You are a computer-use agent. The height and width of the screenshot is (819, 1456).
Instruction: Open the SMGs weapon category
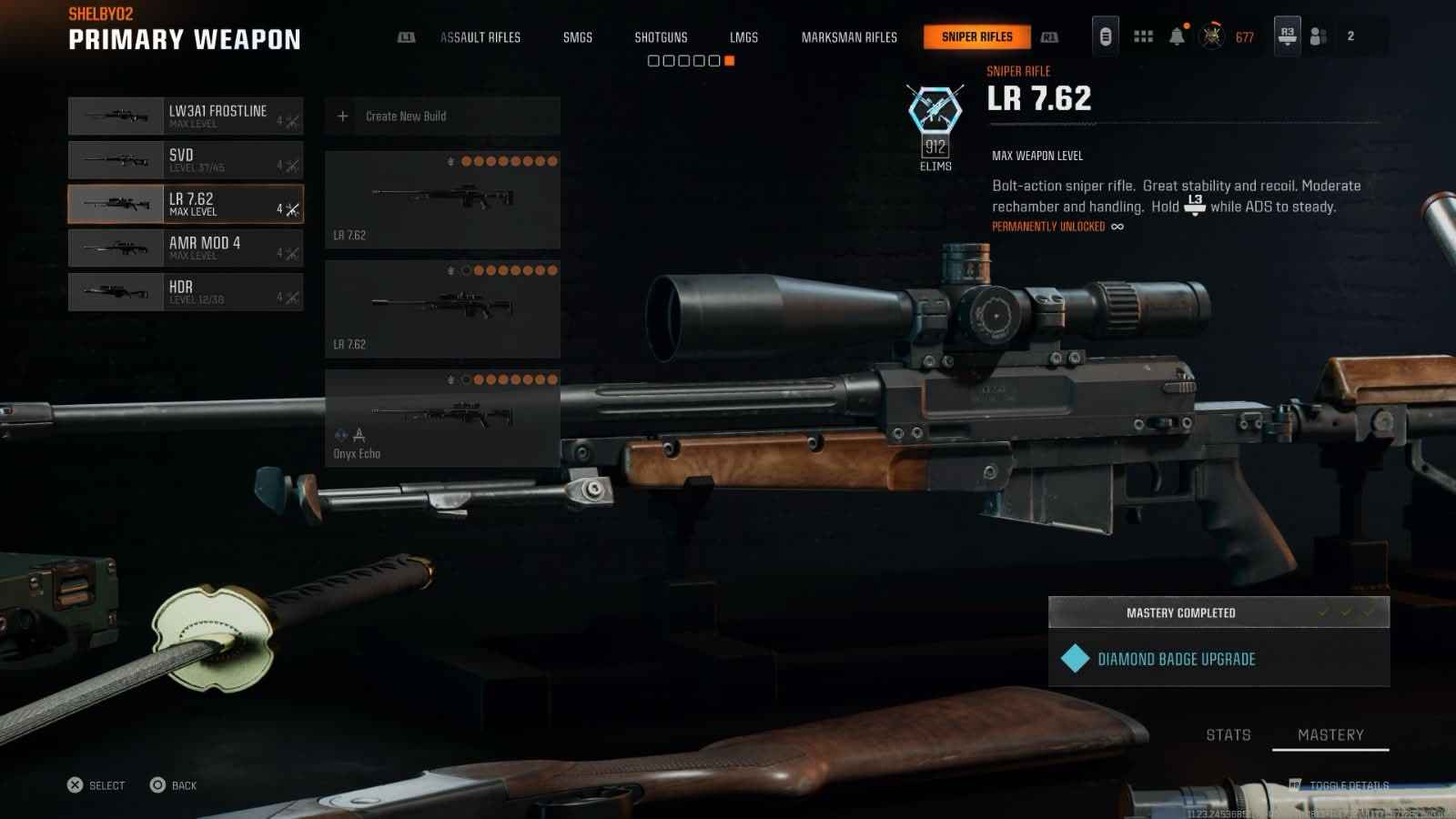coord(578,37)
